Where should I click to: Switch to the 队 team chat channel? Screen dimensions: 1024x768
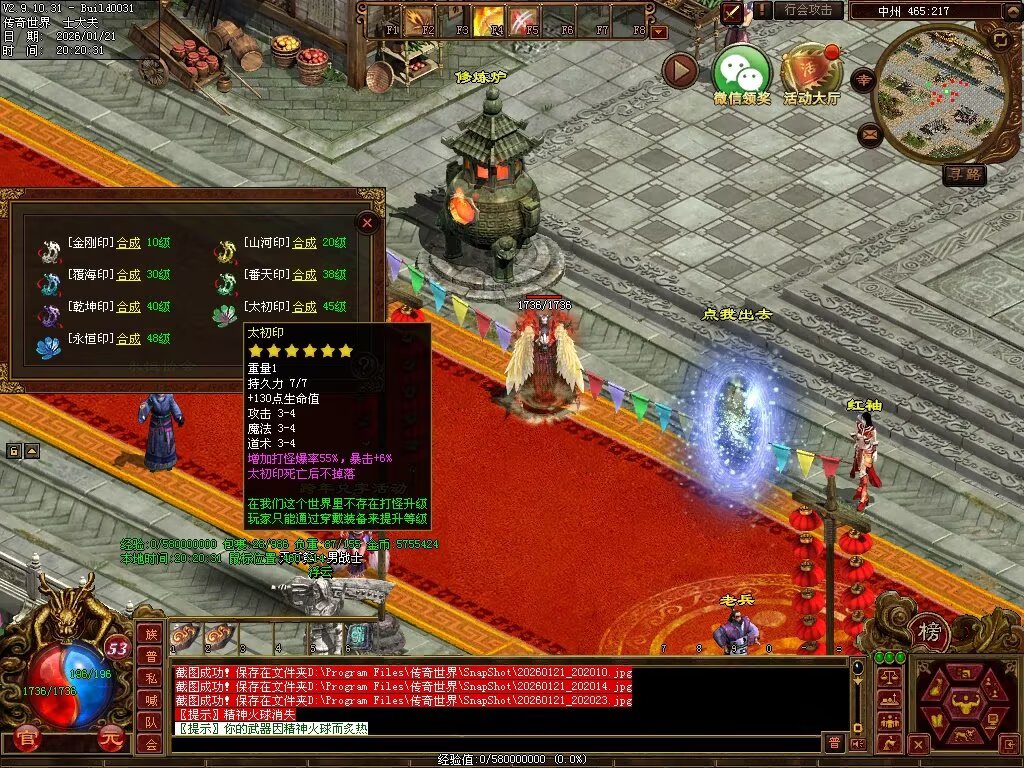(151, 722)
